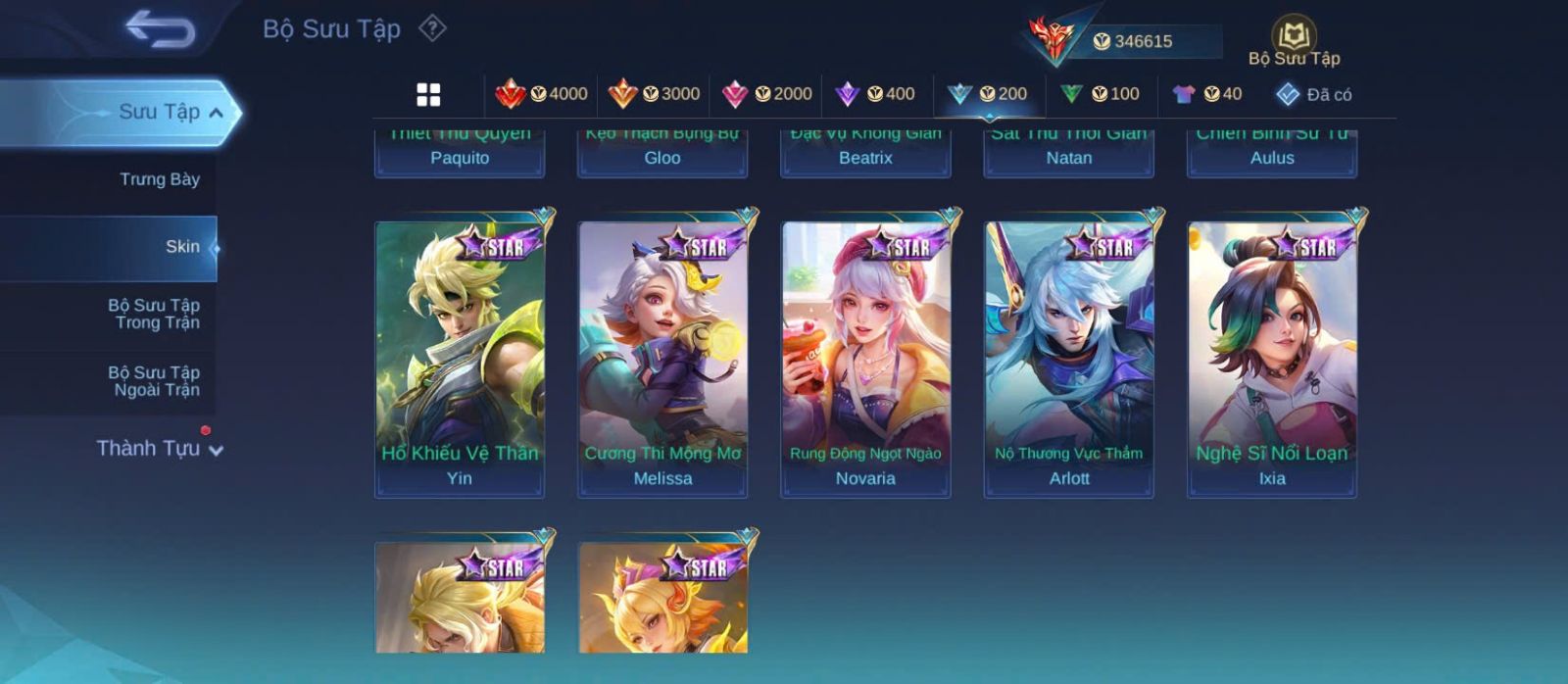This screenshot has width=1568, height=684.
Task: Open the collection help question mark
Action: click(432, 28)
